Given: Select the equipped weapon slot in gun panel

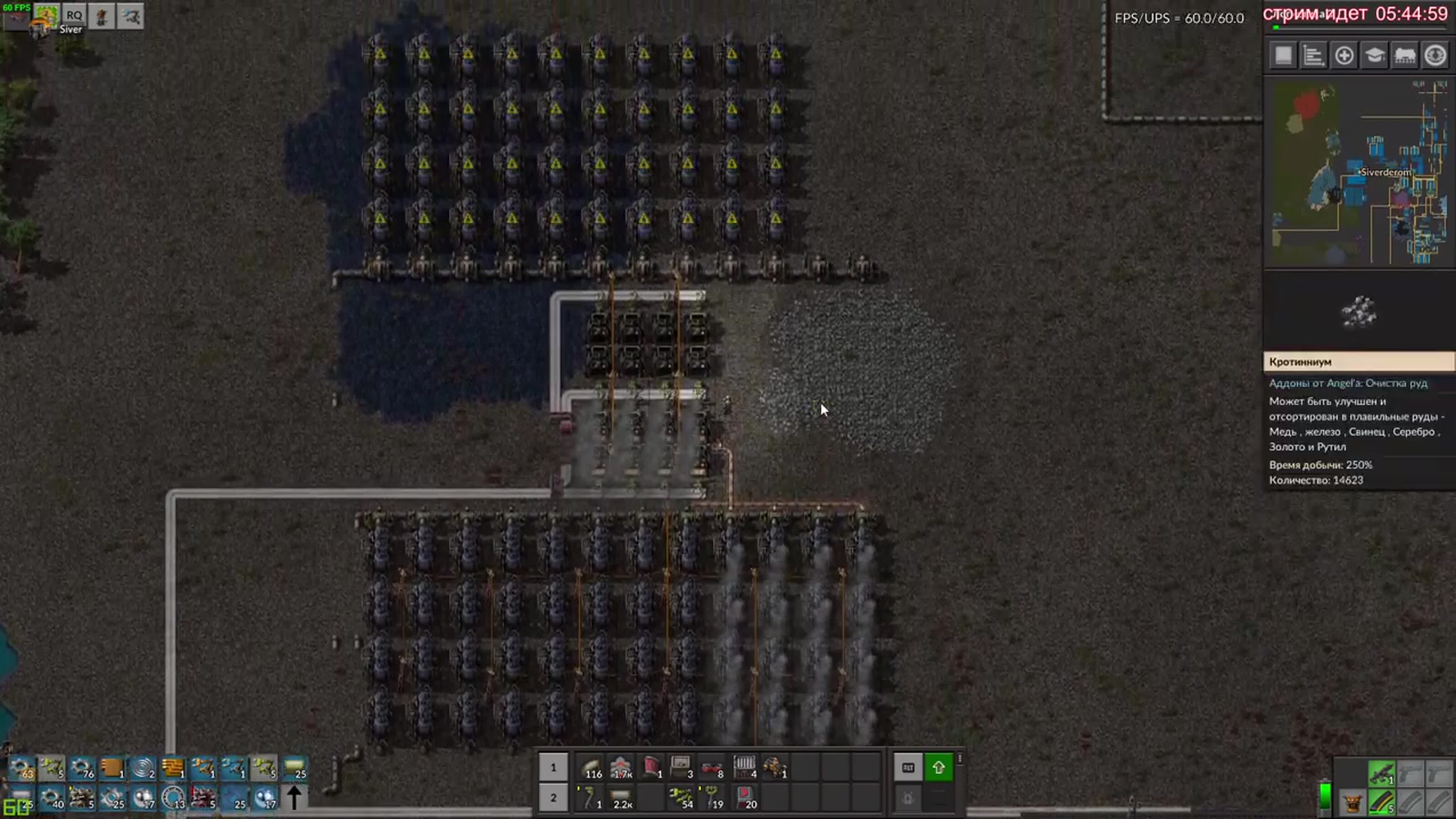Looking at the screenshot, I should 1381,773.
